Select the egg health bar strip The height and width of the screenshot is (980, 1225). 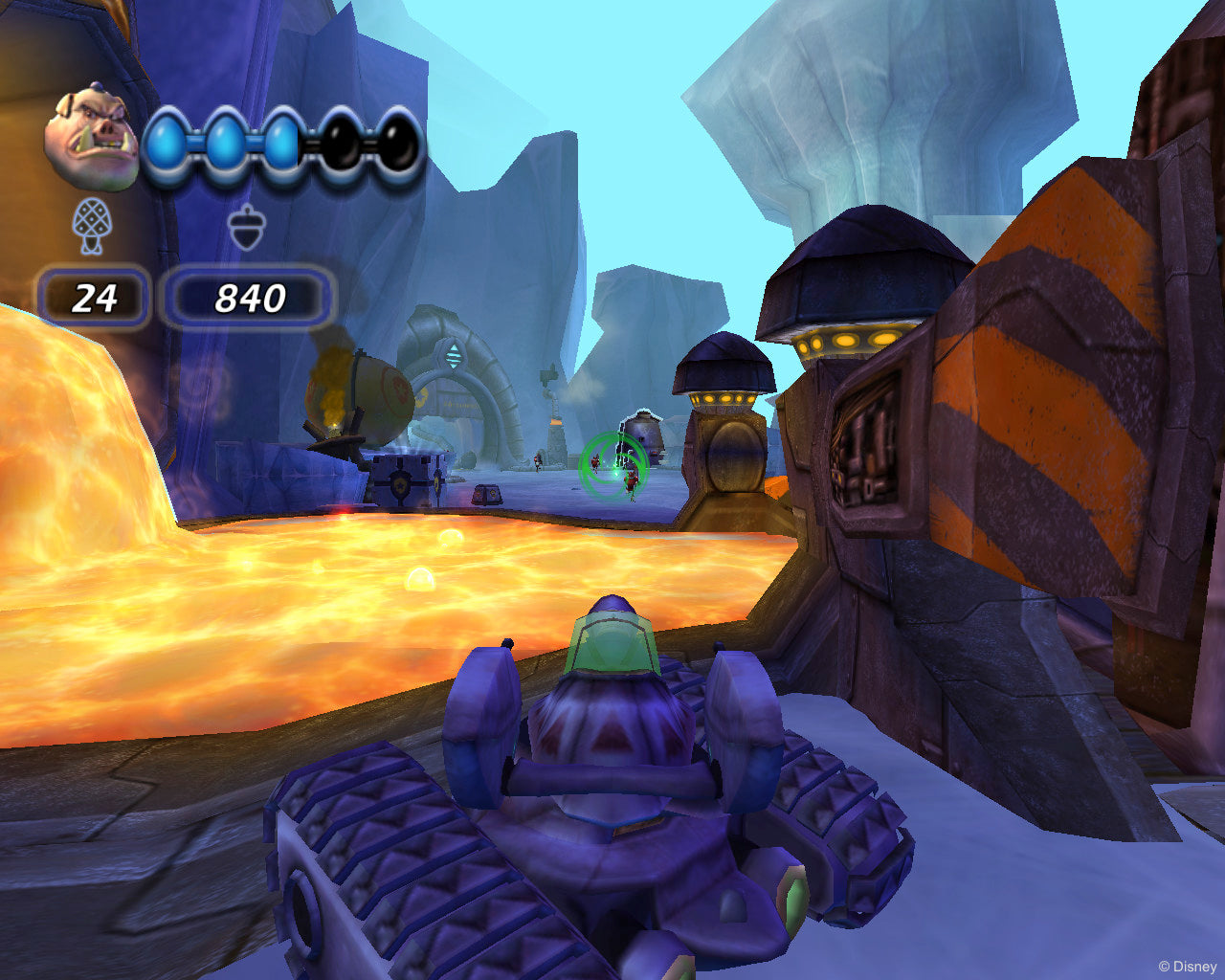(x=282, y=141)
